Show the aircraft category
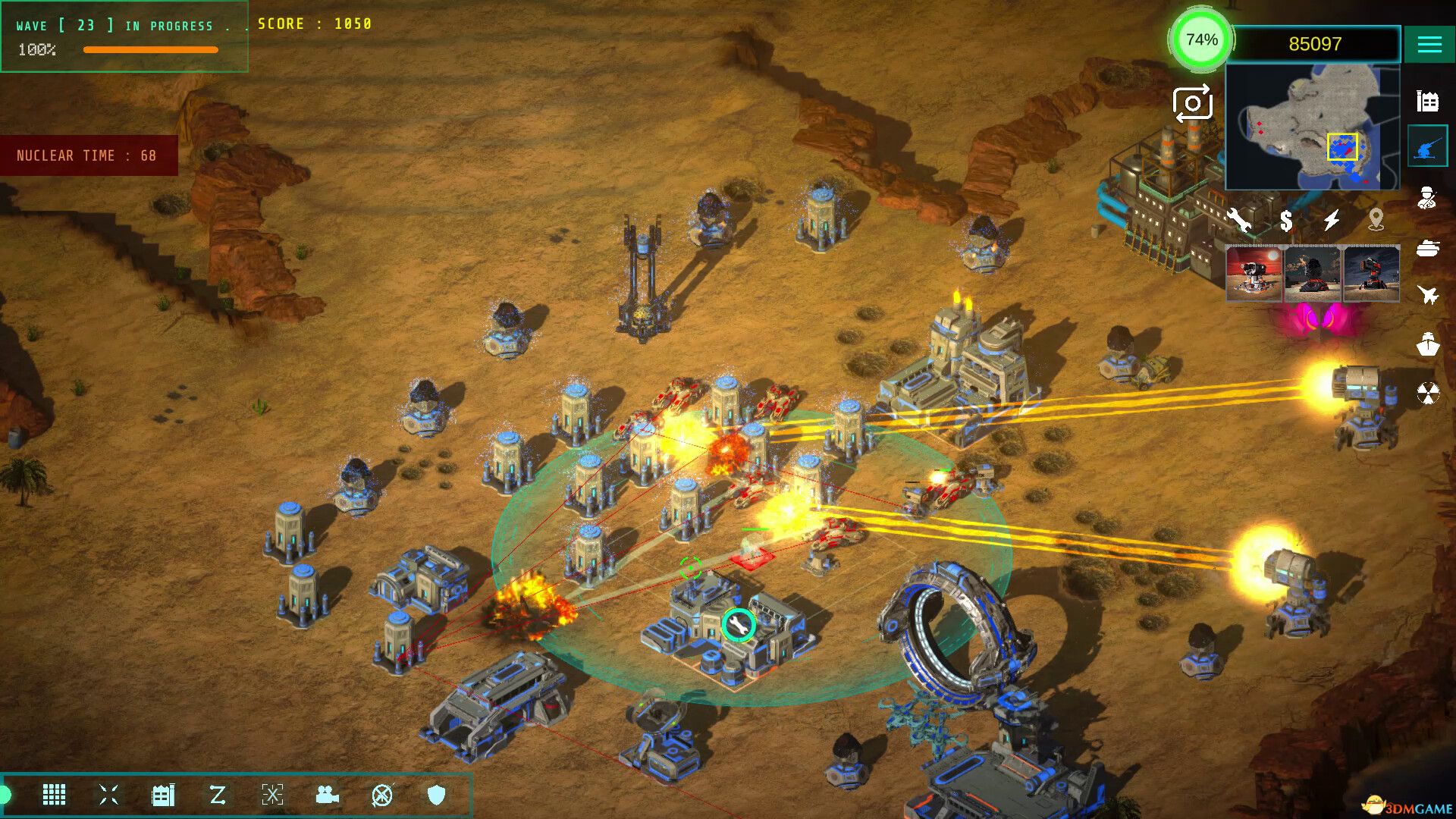Viewport: 1456px width, 819px height. pos(1427,295)
